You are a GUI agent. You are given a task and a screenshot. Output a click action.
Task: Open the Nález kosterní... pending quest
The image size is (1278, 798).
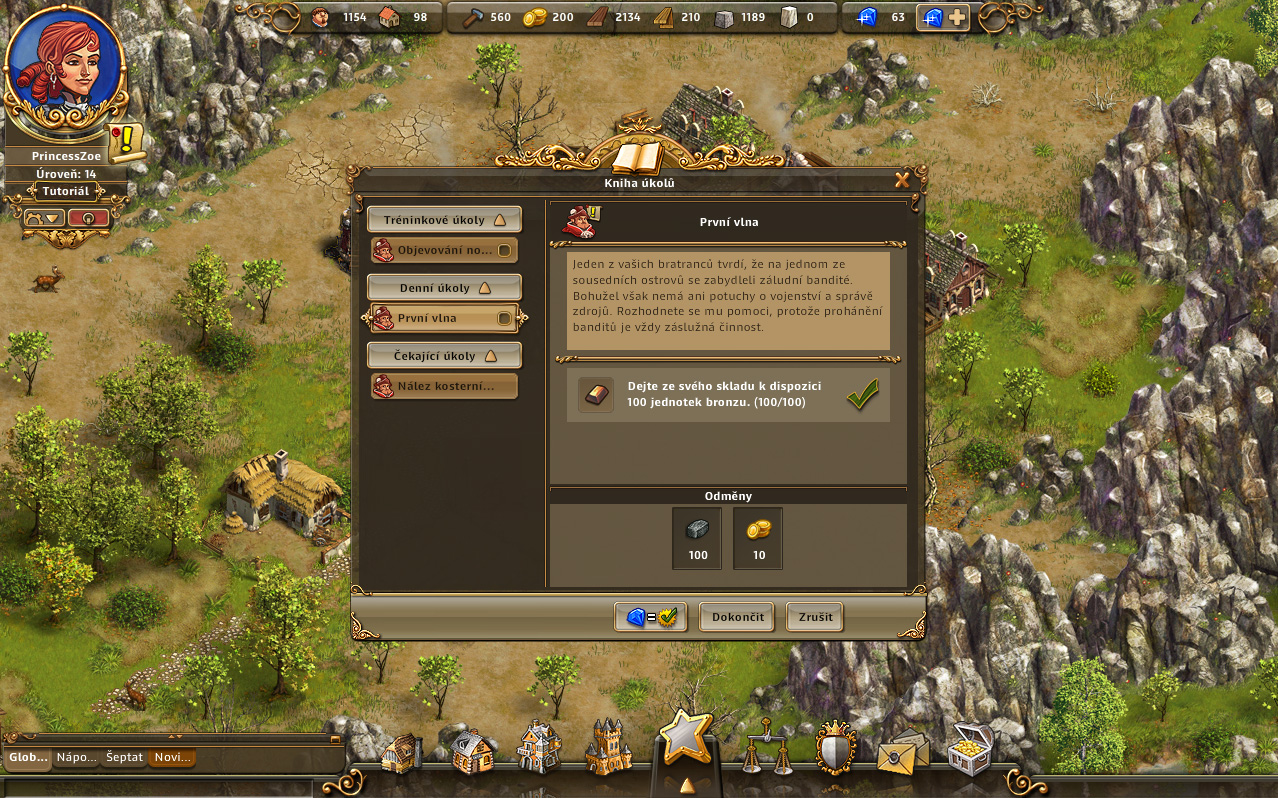click(x=444, y=386)
